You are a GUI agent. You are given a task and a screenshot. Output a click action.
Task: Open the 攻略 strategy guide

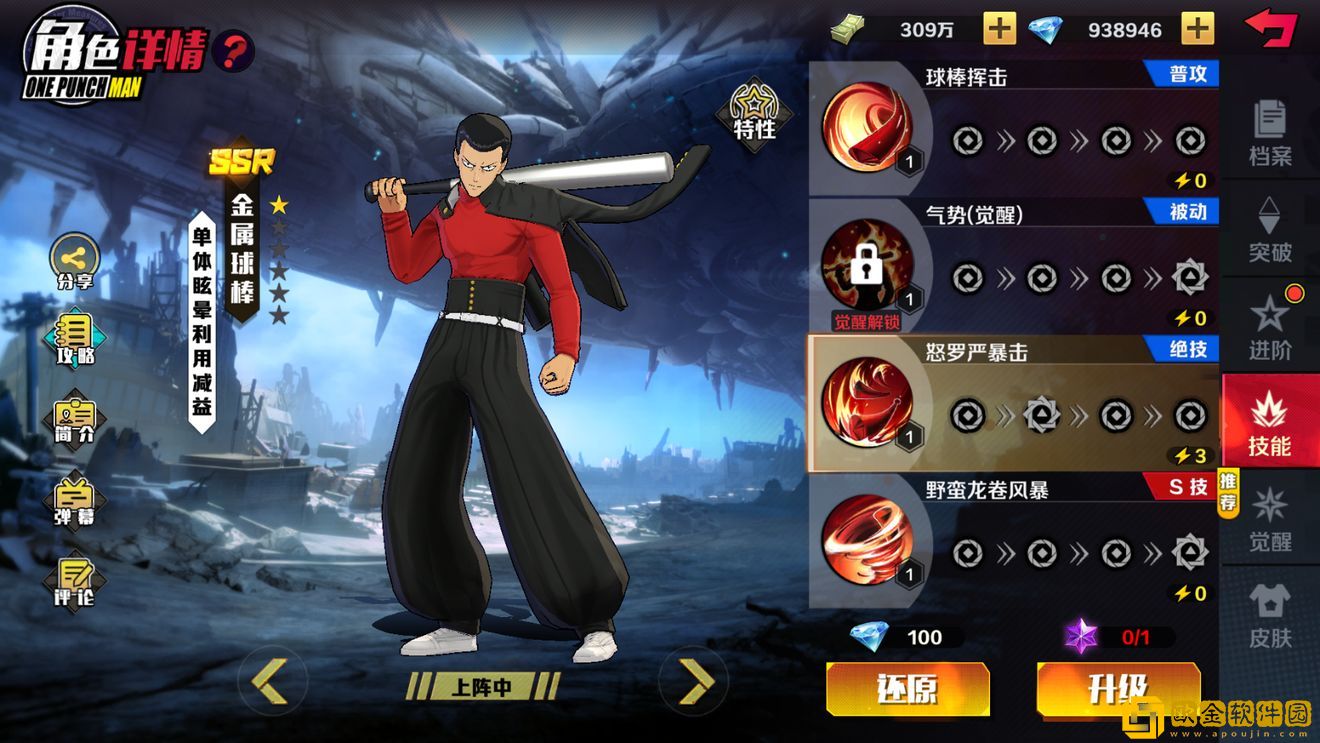click(x=75, y=338)
